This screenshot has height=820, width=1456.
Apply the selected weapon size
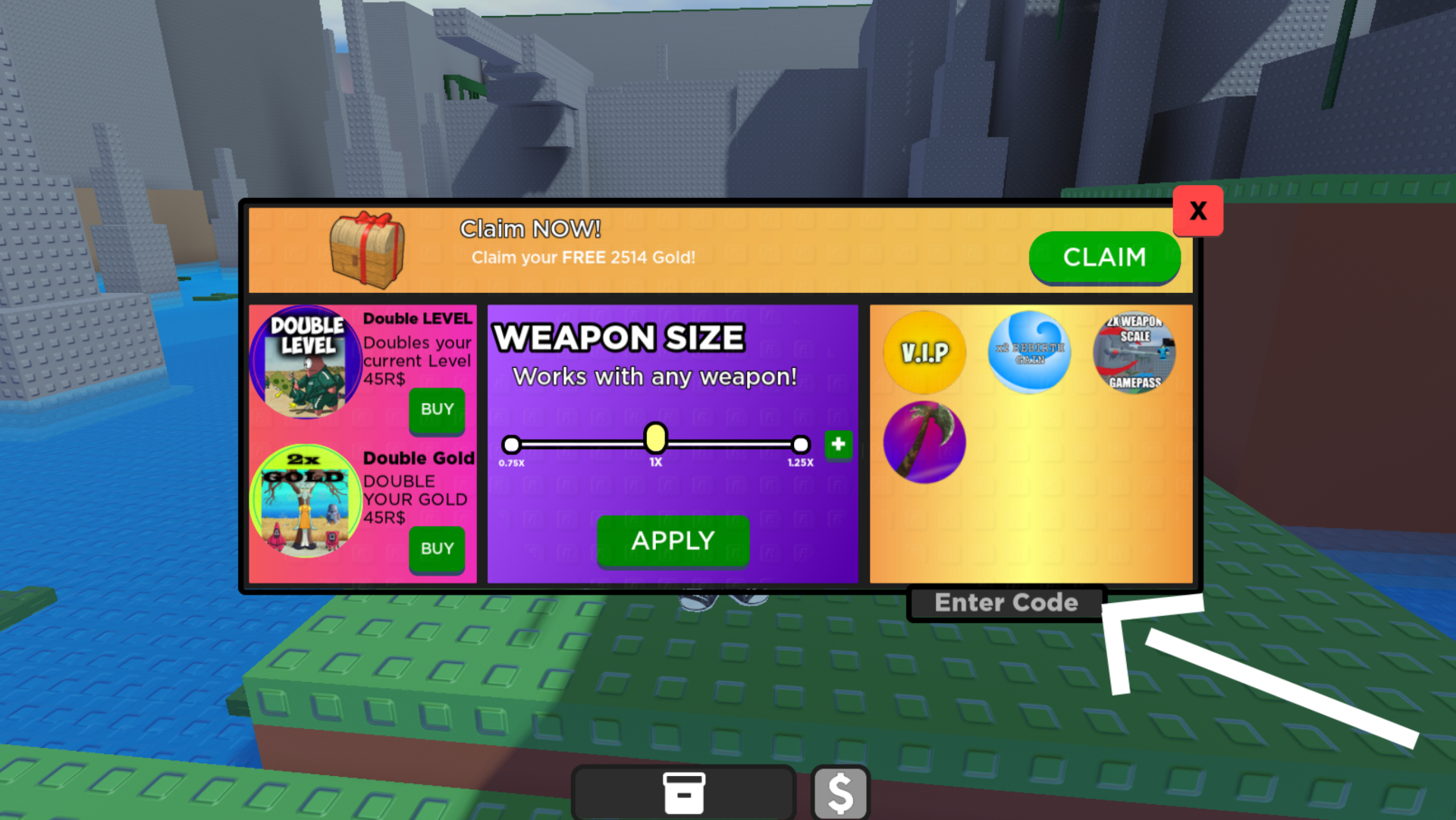[x=673, y=541]
